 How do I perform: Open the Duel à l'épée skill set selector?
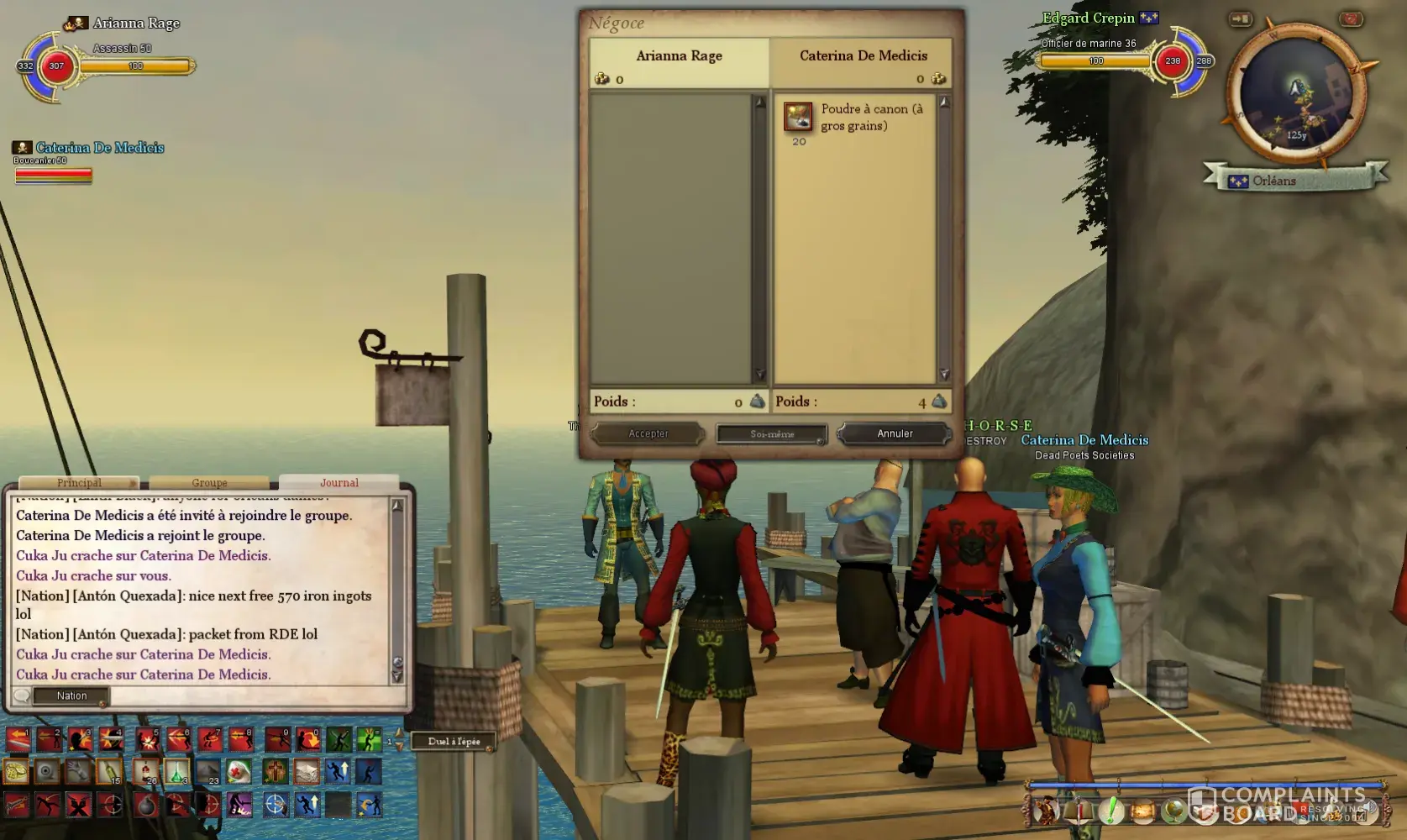coord(454,741)
